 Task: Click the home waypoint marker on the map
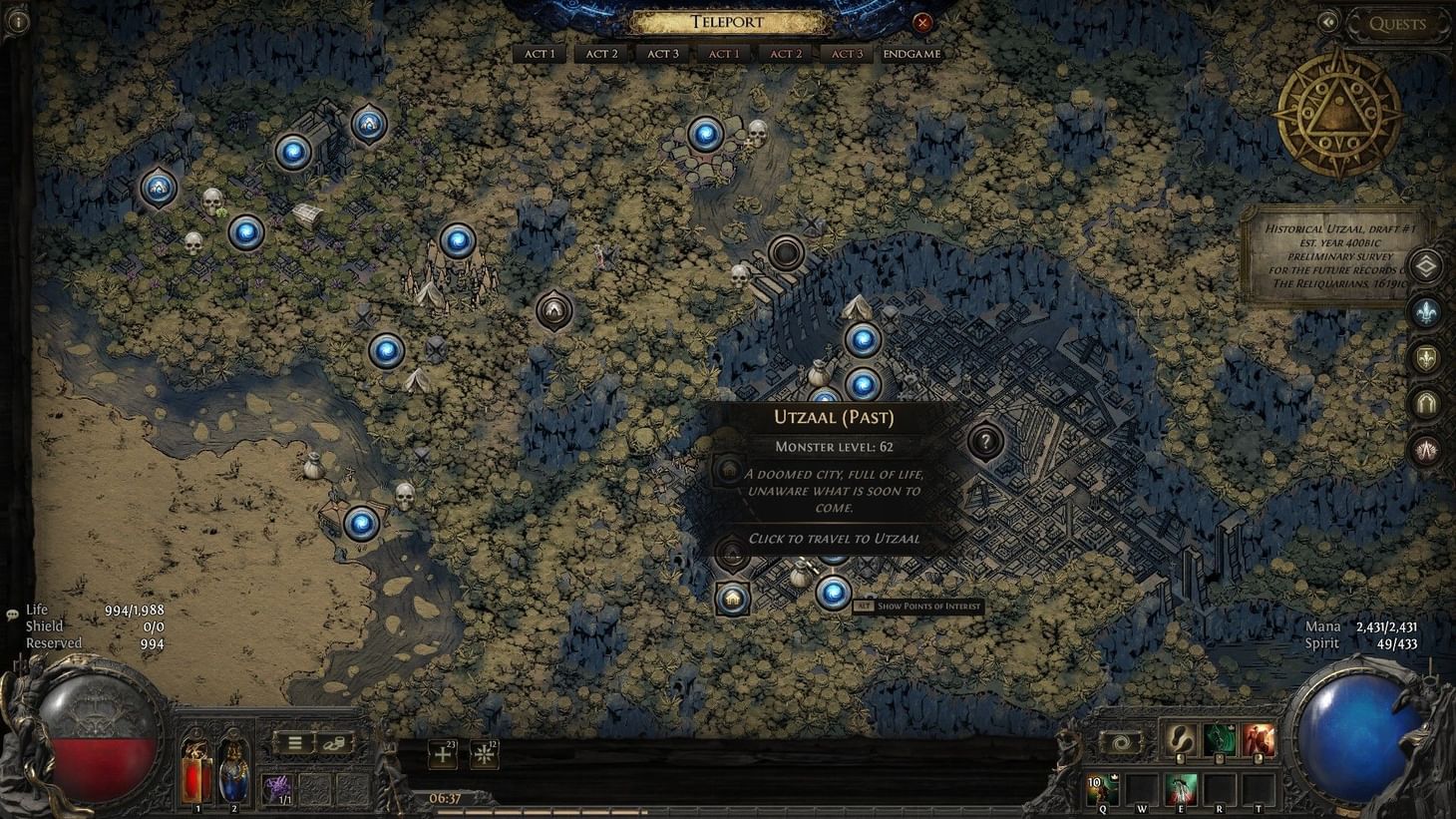pyautogui.click(x=733, y=600)
